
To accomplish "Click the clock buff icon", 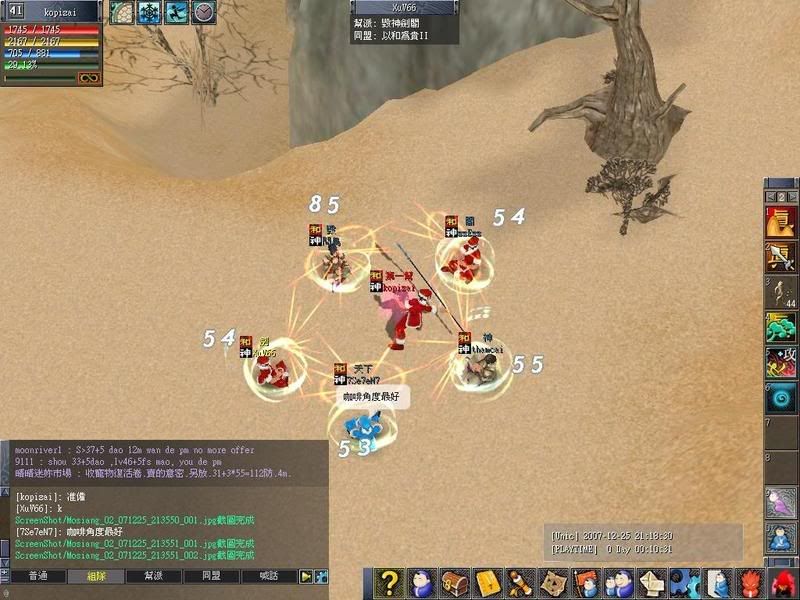I will [x=204, y=12].
